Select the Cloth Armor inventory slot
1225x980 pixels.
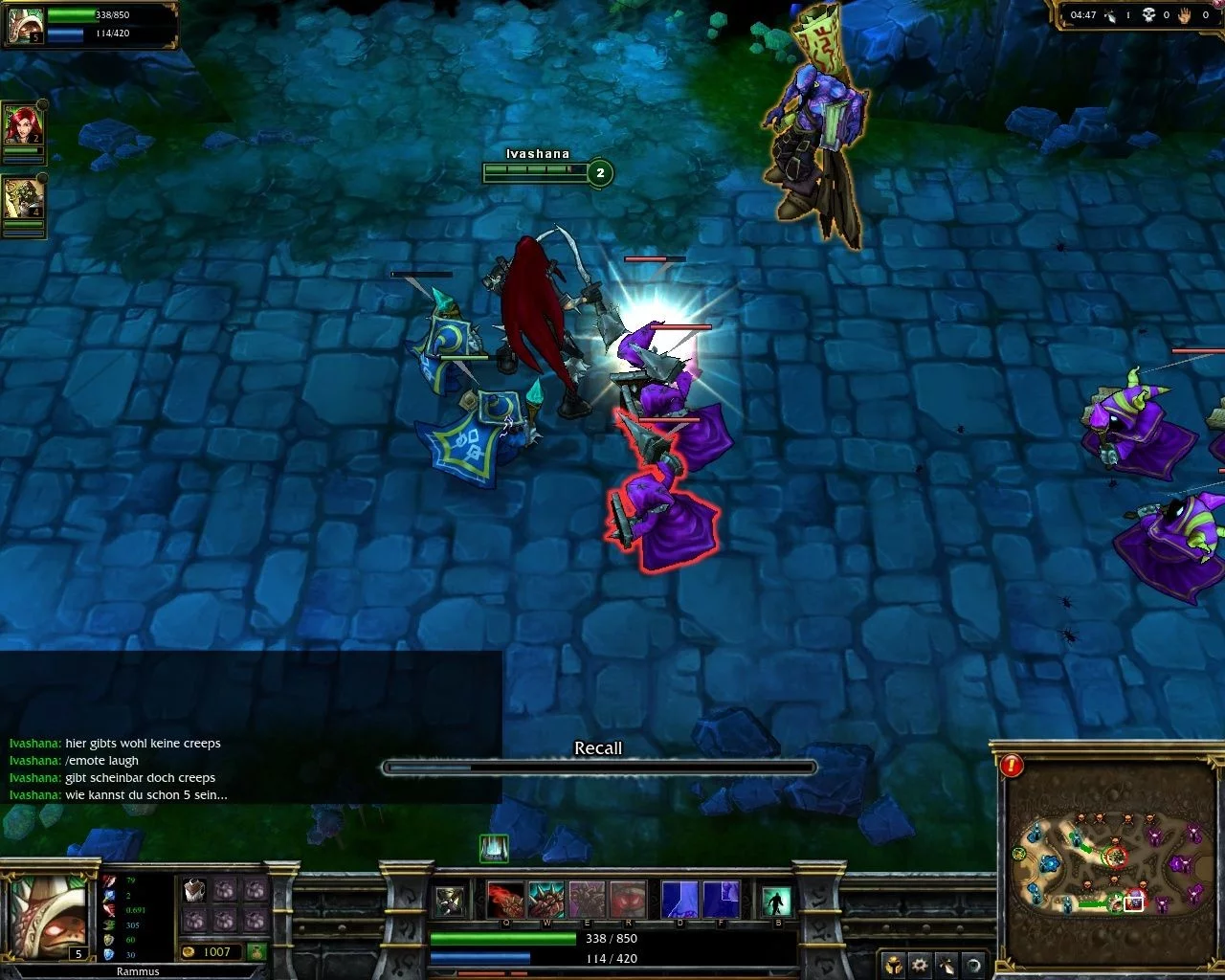(x=194, y=890)
